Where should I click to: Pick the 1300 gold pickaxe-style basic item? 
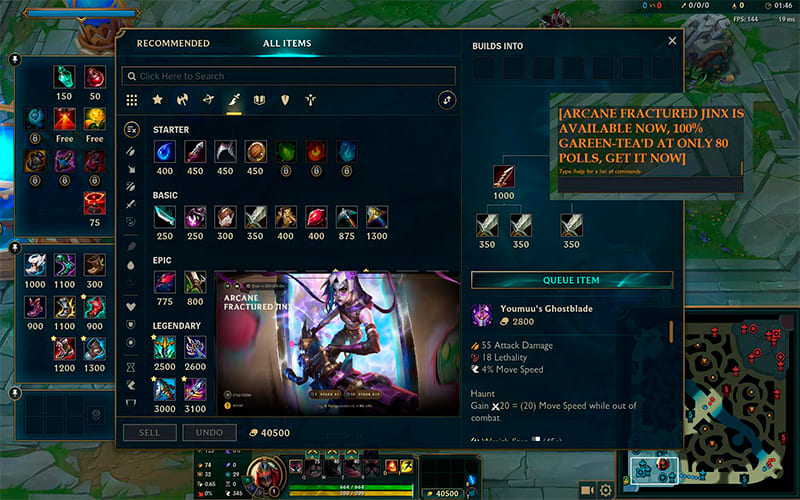point(376,216)
